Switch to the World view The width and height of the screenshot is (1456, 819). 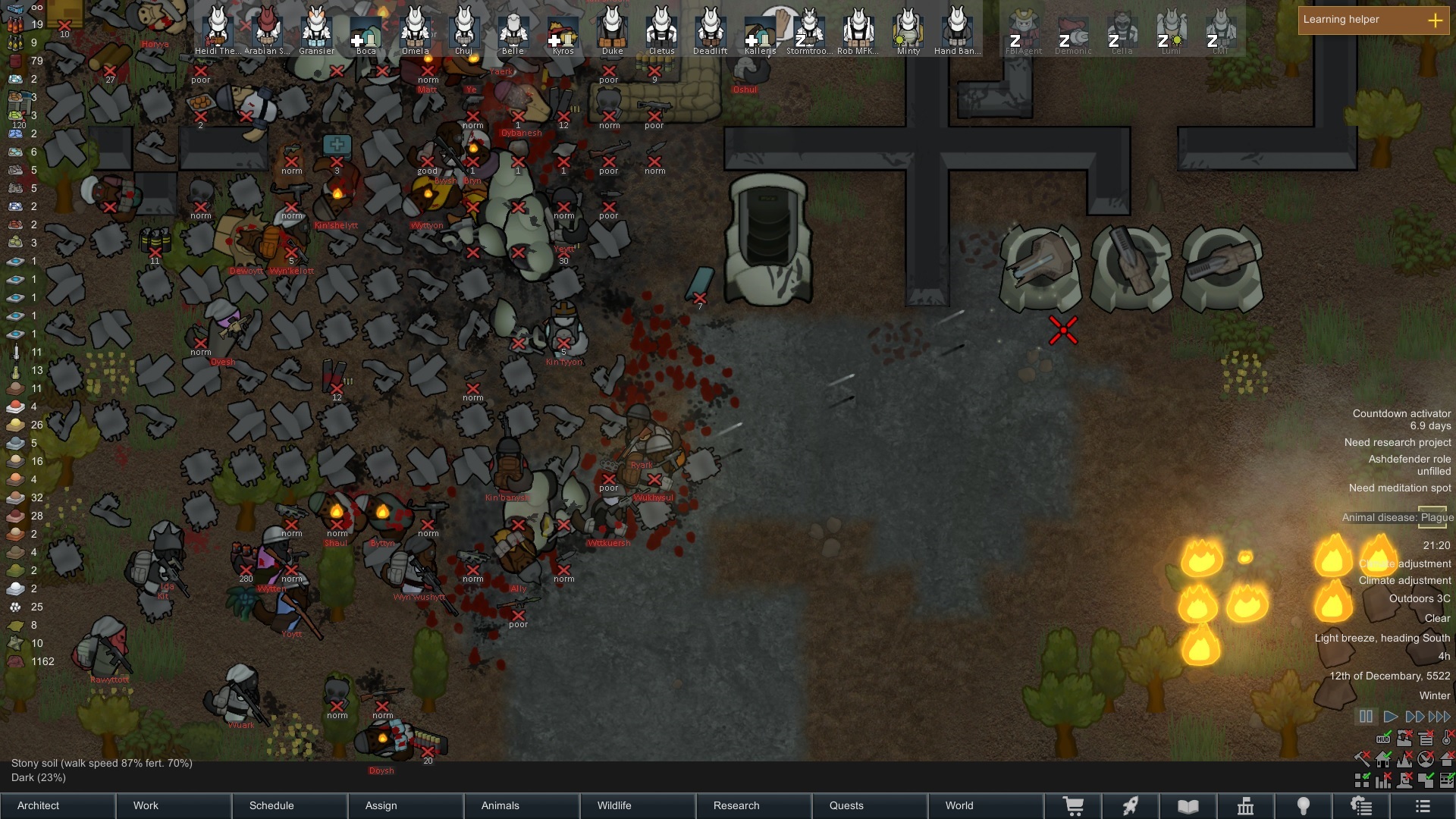(986, 805)
